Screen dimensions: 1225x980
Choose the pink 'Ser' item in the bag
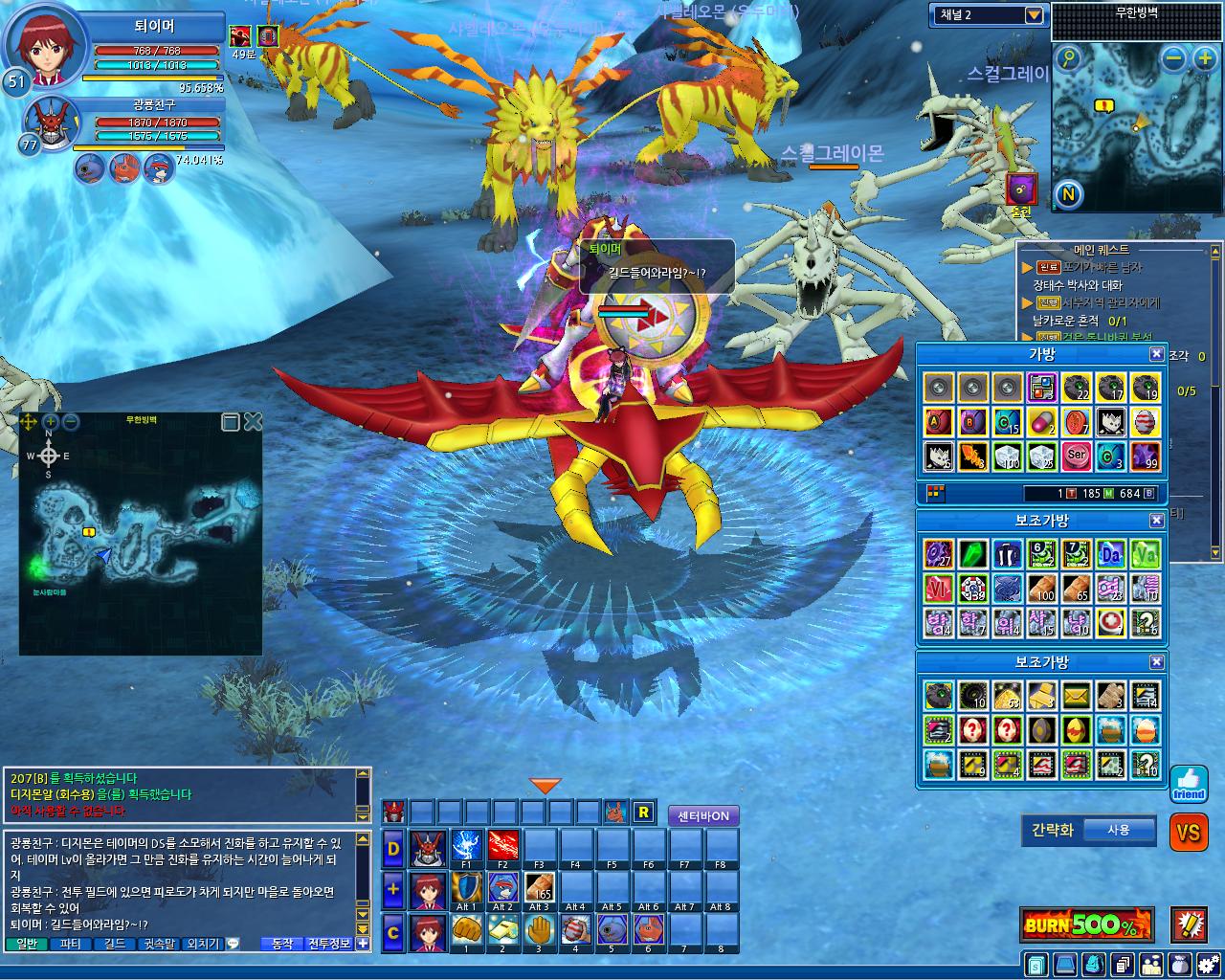(x=1076, y=456)
